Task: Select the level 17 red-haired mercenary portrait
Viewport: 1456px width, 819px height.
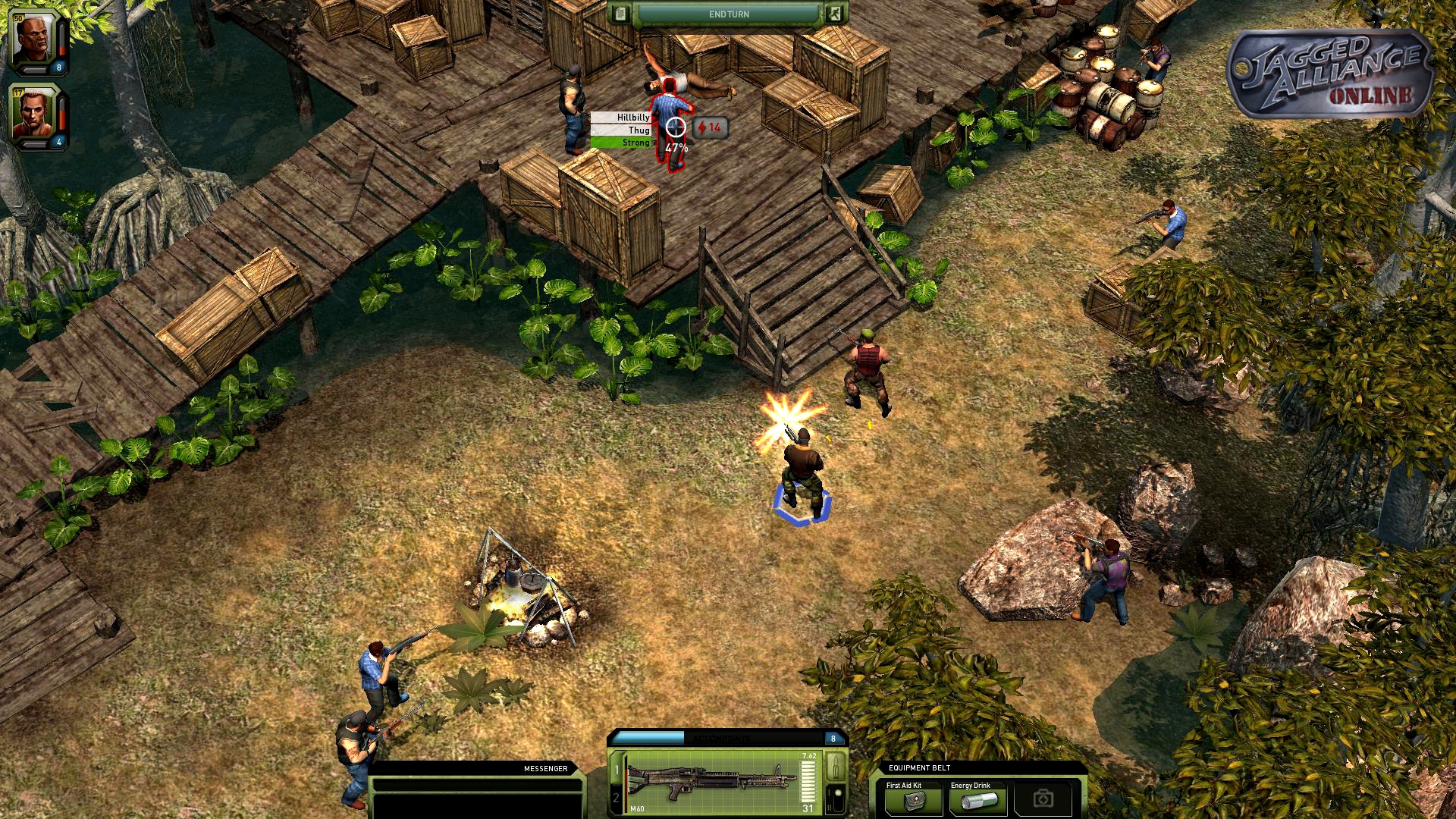Action: tap(34, 116)
